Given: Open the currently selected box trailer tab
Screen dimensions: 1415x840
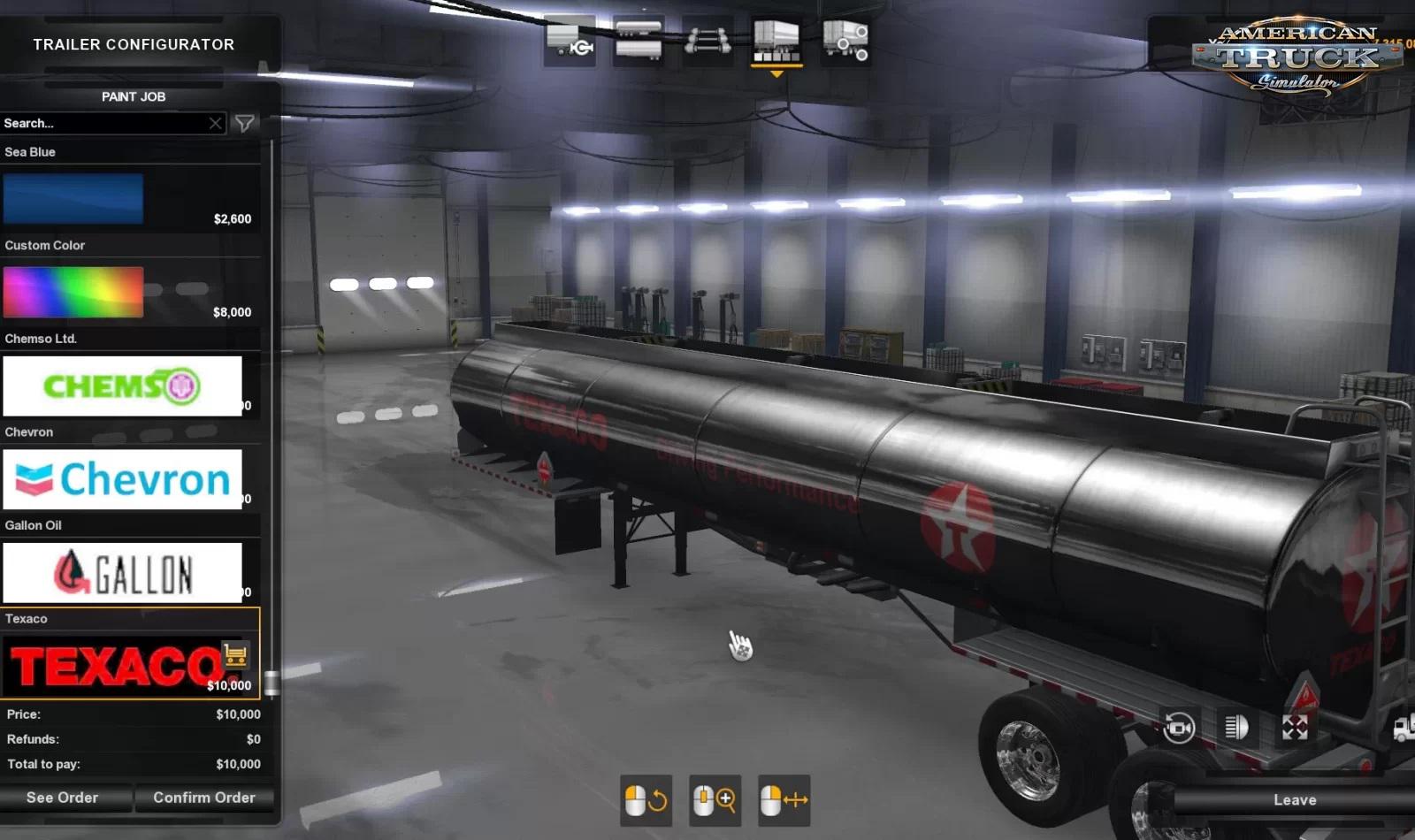Looking at the screenshot, I should (x=776, y=39).
